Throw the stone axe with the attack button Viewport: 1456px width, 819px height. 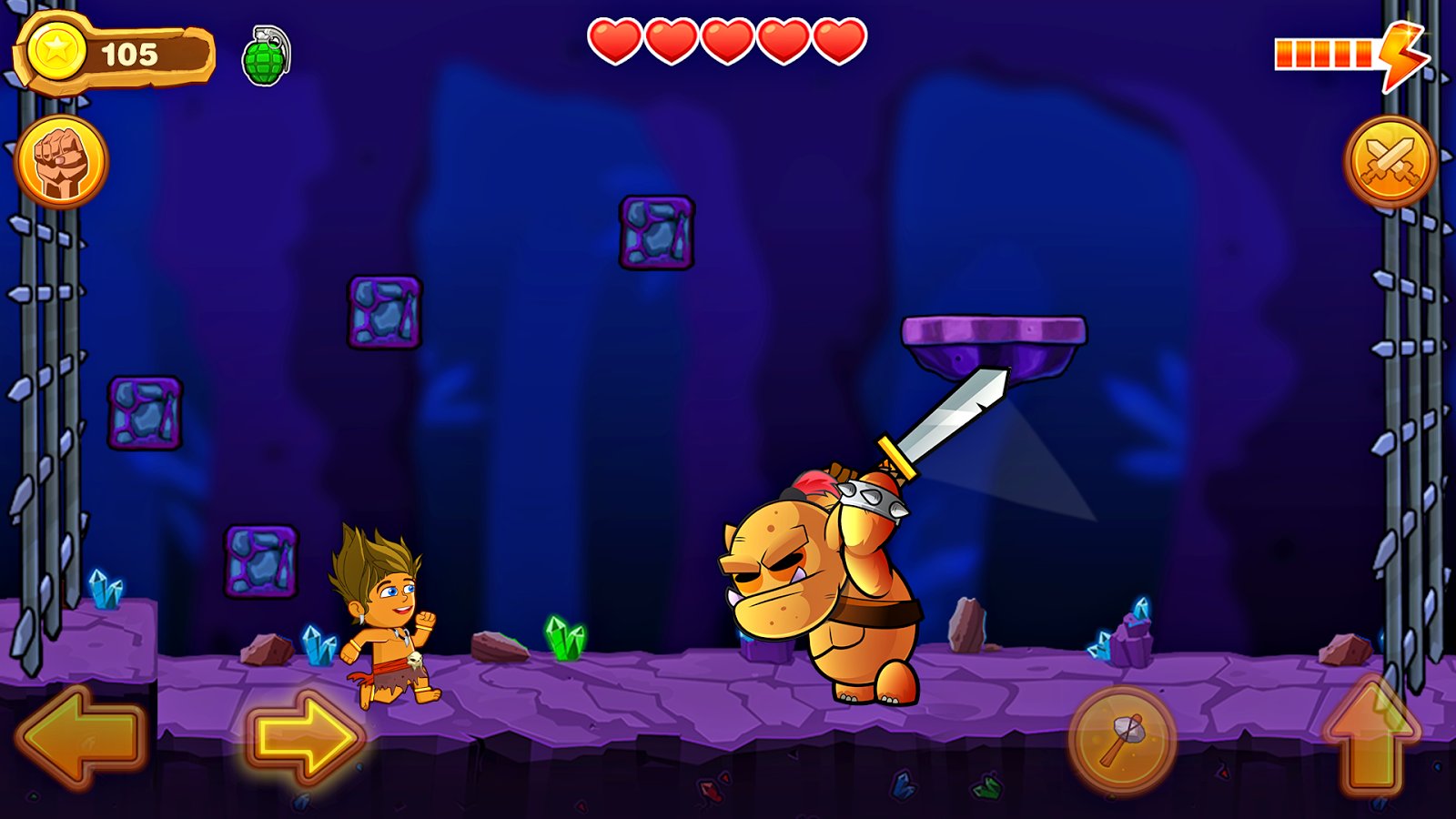tap(1122, 740)
